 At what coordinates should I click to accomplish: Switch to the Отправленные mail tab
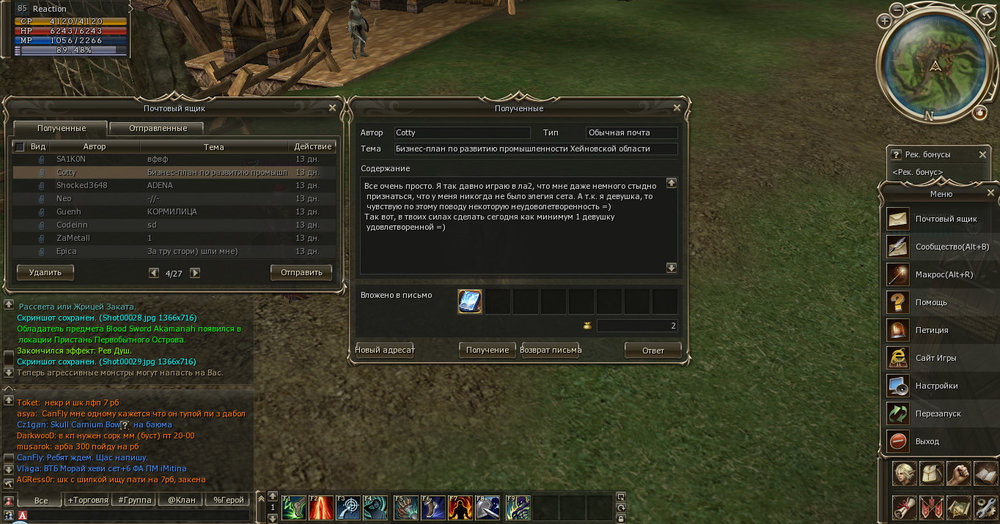coord(156,128)
